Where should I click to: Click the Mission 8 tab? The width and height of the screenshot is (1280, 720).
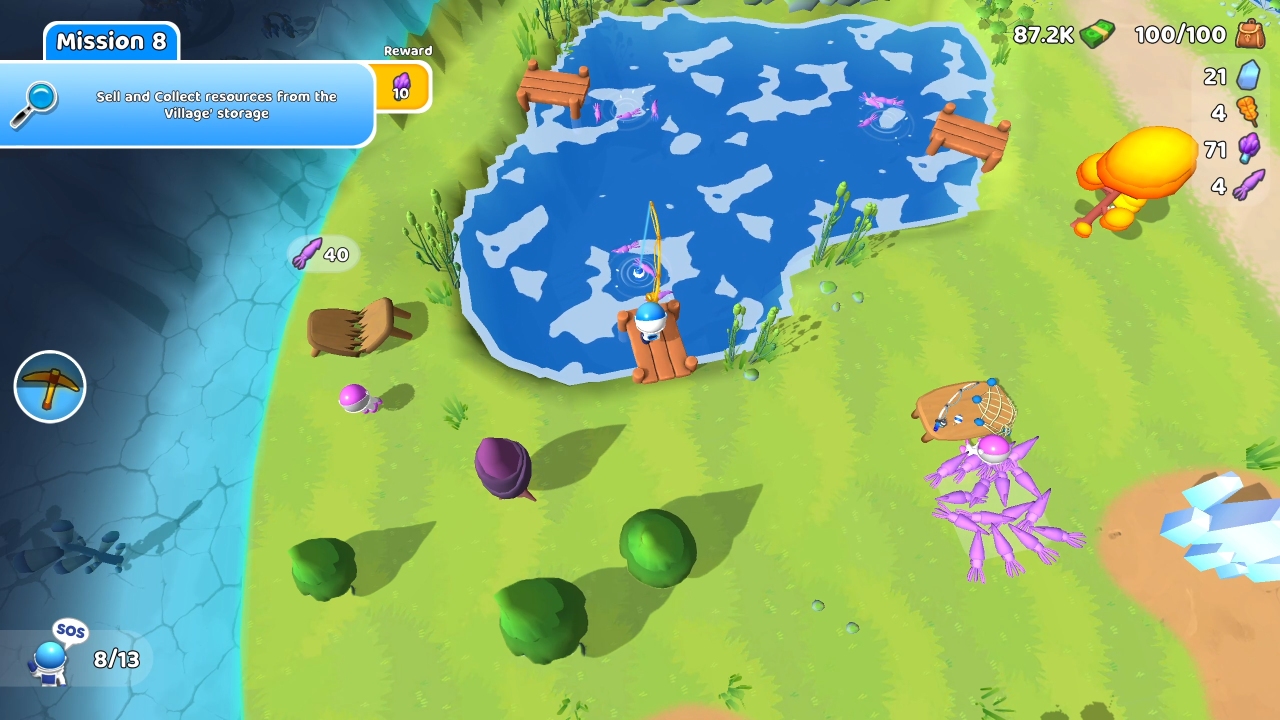coord(111,42)
